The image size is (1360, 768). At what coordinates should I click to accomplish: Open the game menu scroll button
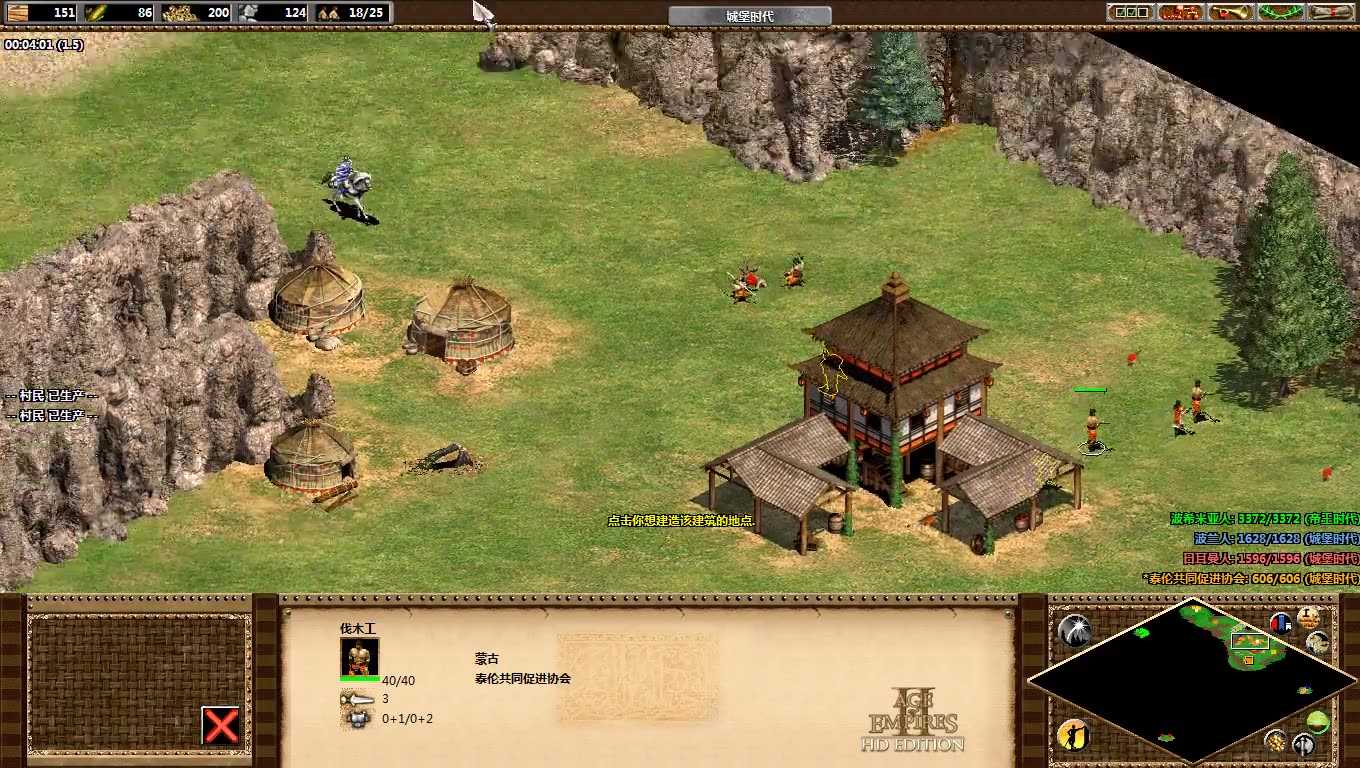pyautogui.click(x=1331, y=12)
